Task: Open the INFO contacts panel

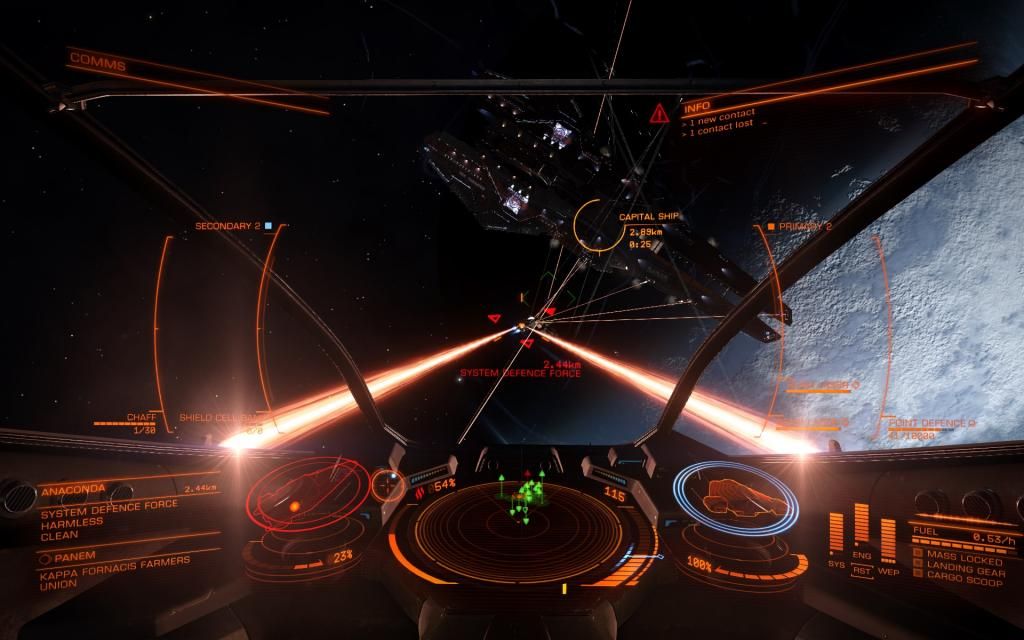Action: click(x=697, y=105)
